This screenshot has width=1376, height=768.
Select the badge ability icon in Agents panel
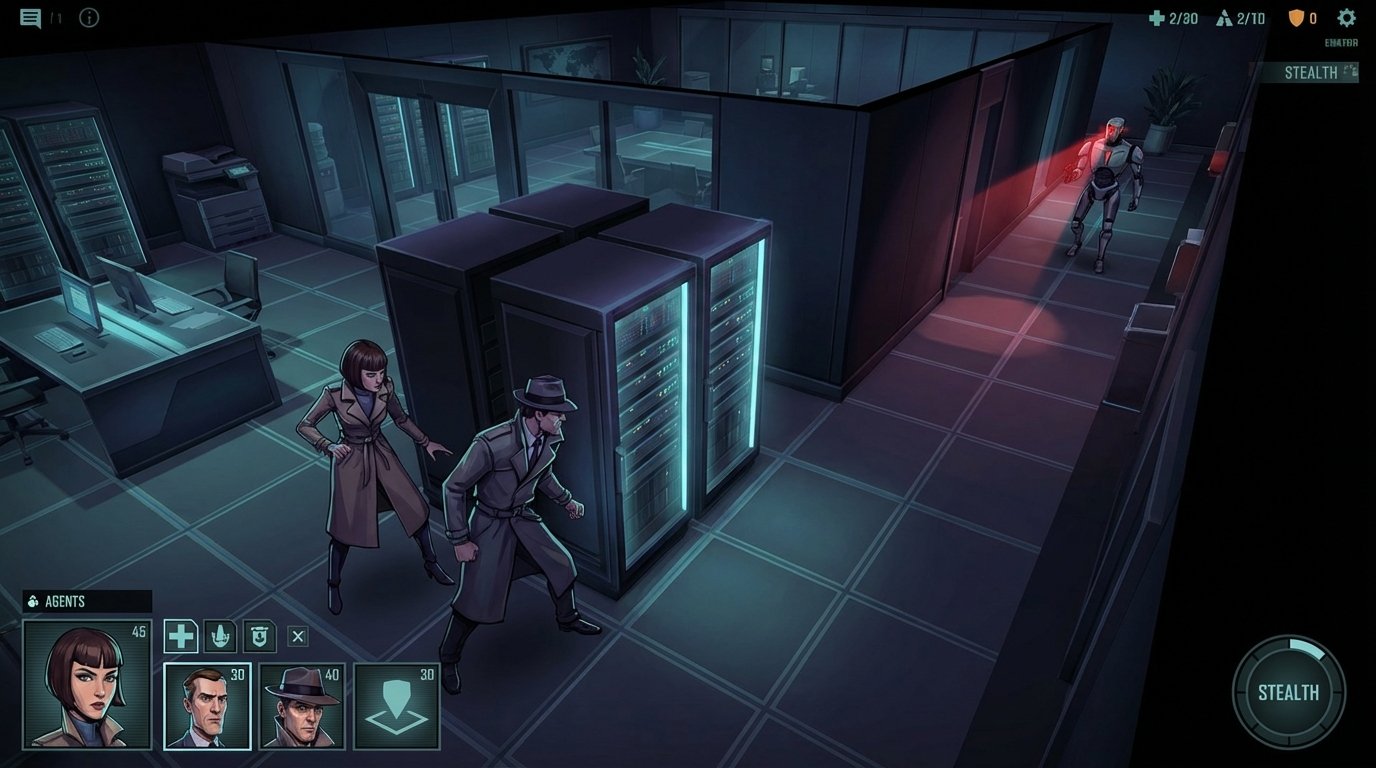(260, 635)
